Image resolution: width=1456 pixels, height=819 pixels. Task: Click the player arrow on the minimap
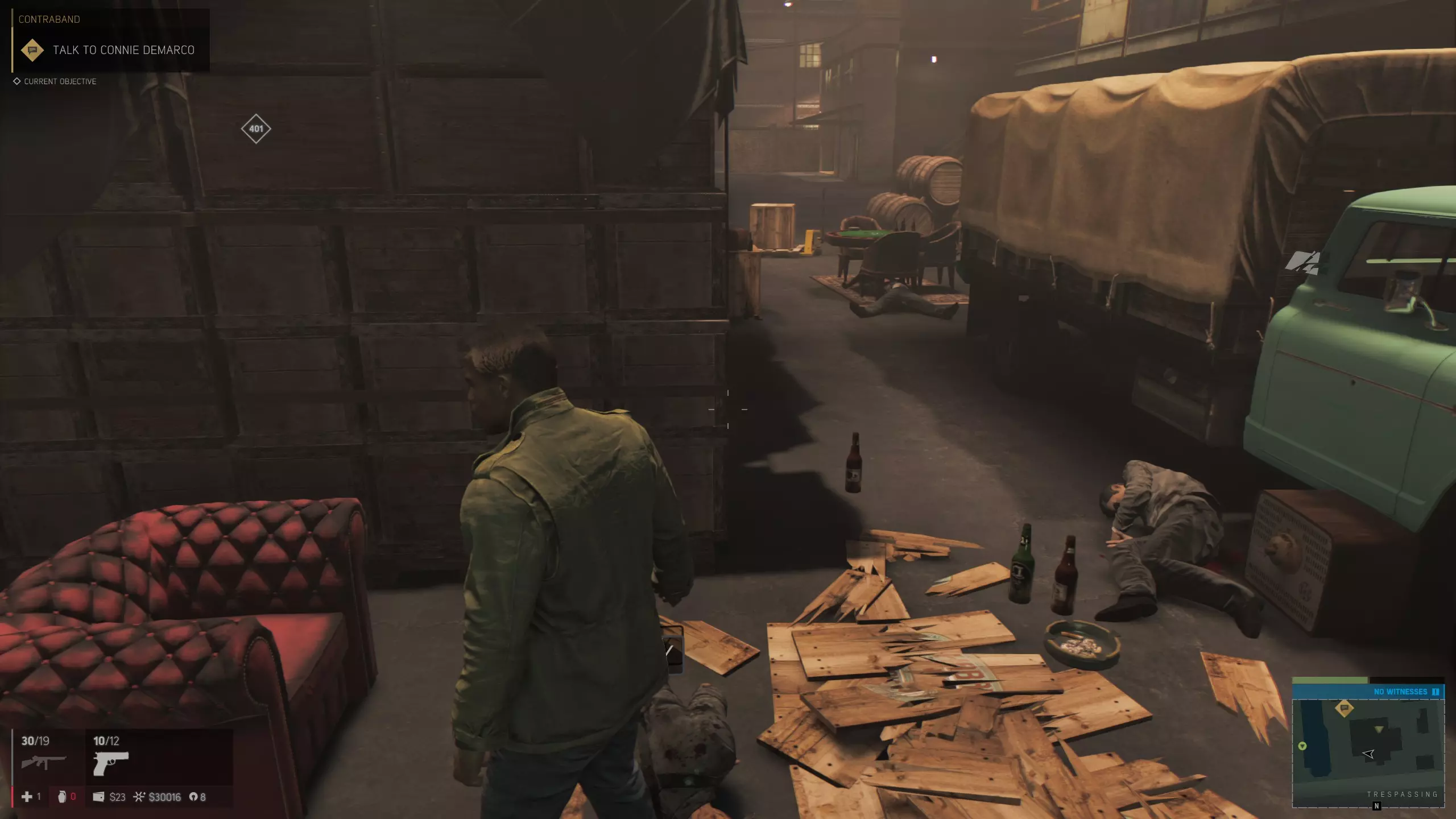coord(1368,754)
